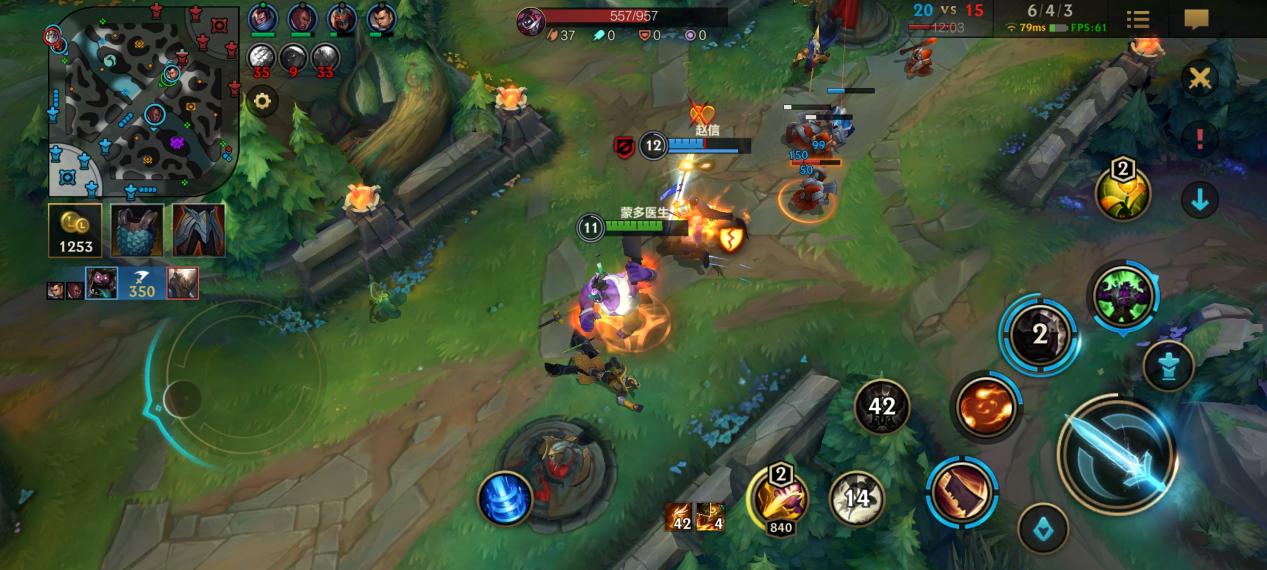The image size is (1267, 570).
Task: Use the yellow plant ward item
Action: (x=1122, y=191)
